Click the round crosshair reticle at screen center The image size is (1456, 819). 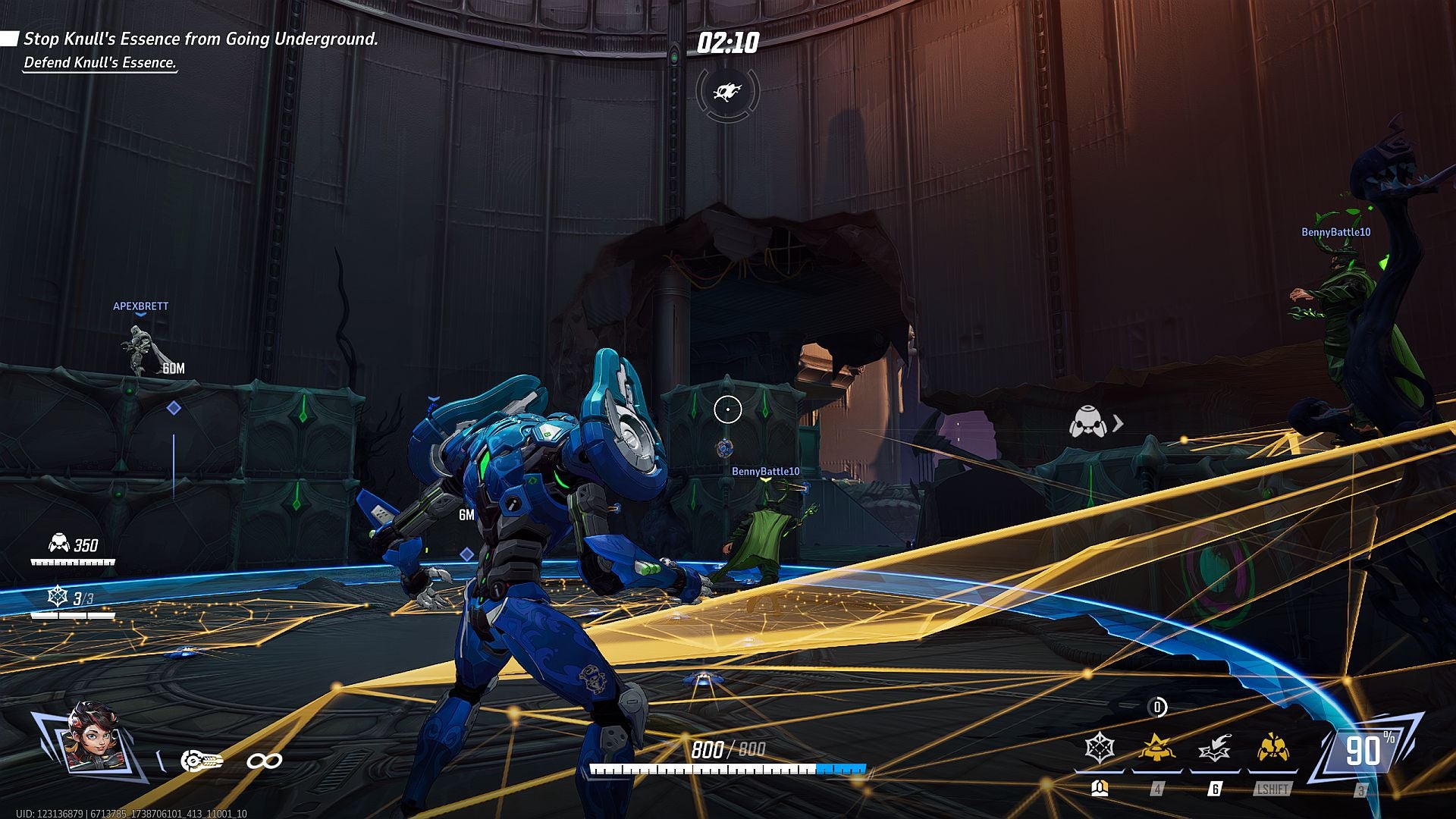728,409
